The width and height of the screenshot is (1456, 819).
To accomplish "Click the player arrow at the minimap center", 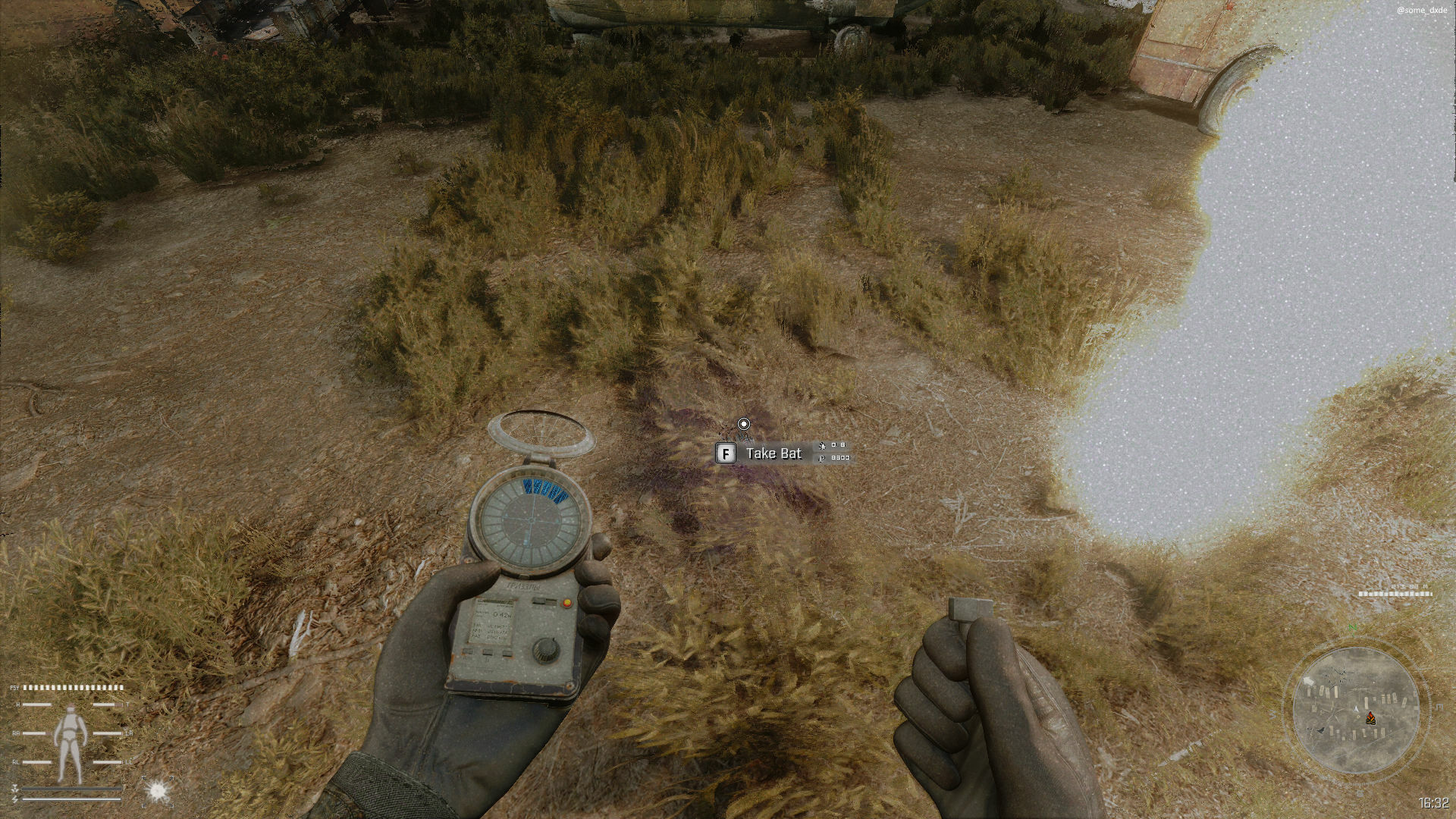I will (1356, 709).
